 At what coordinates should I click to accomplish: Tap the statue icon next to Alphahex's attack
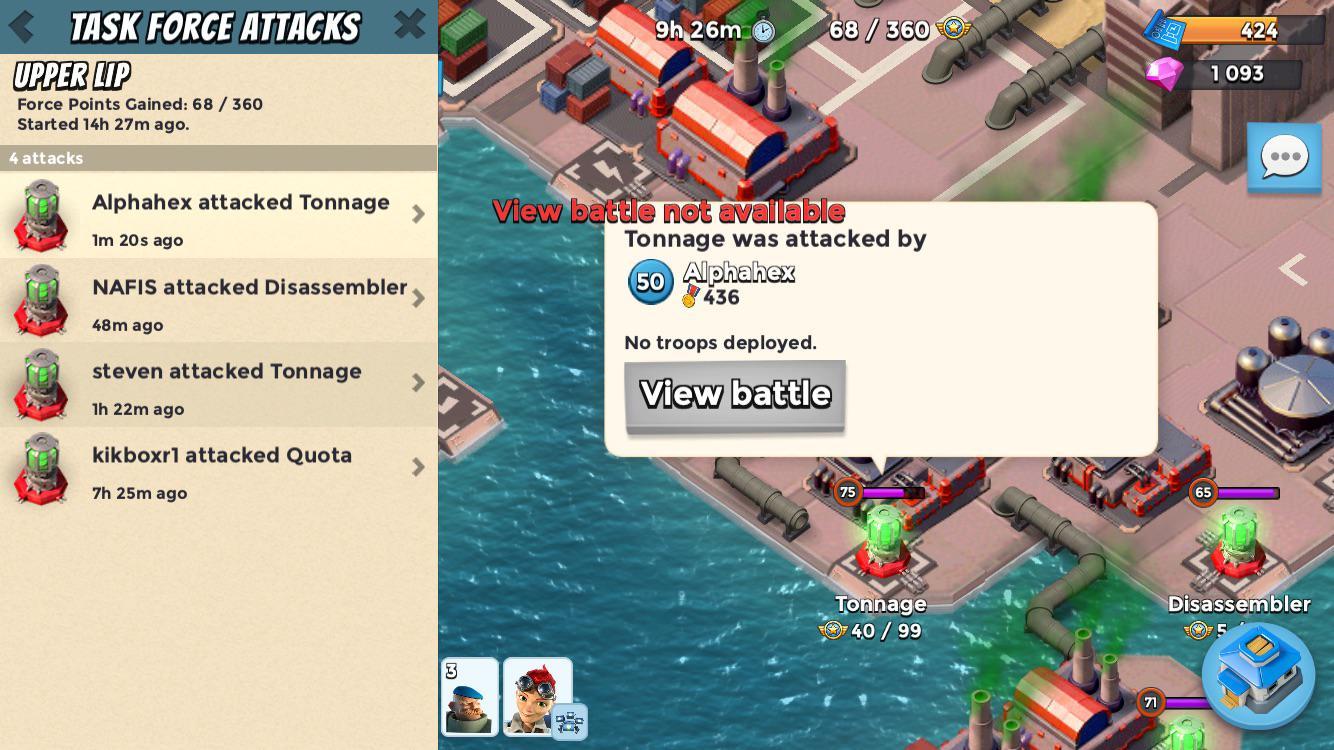[x=42, y=213]
